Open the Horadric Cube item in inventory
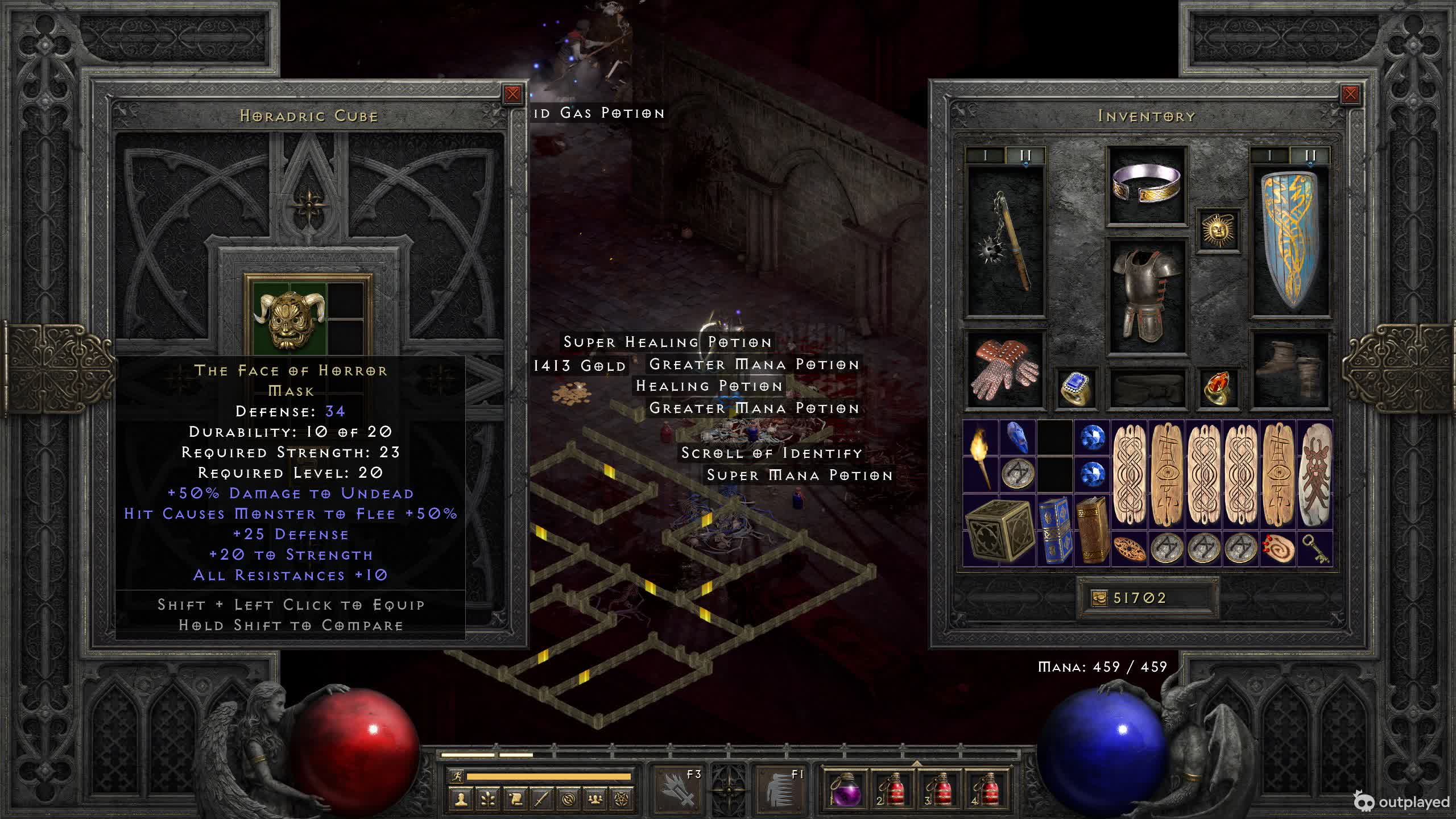 tap(998, 530)
